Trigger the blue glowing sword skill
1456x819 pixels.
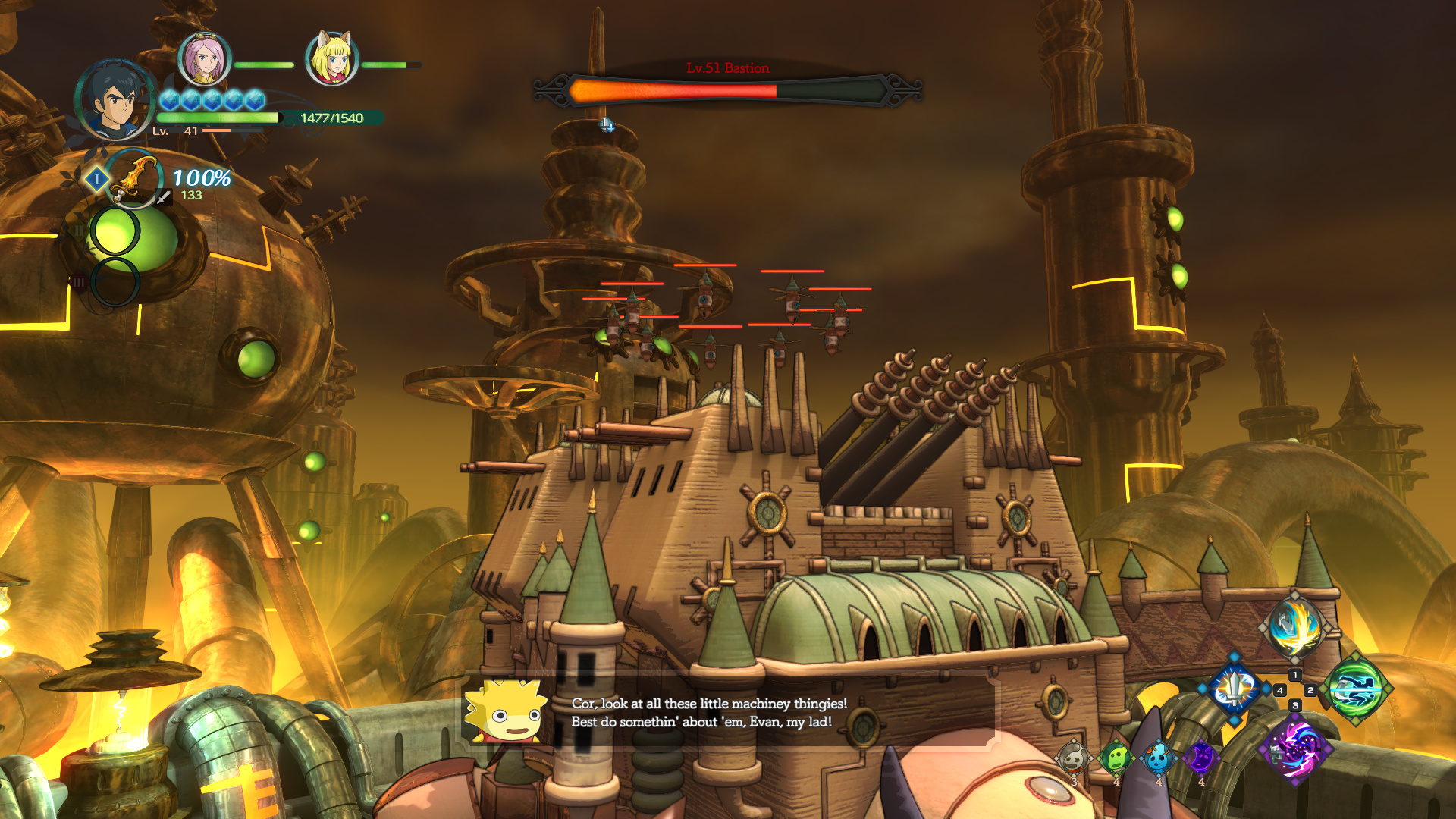click(x=1234, y=689)
